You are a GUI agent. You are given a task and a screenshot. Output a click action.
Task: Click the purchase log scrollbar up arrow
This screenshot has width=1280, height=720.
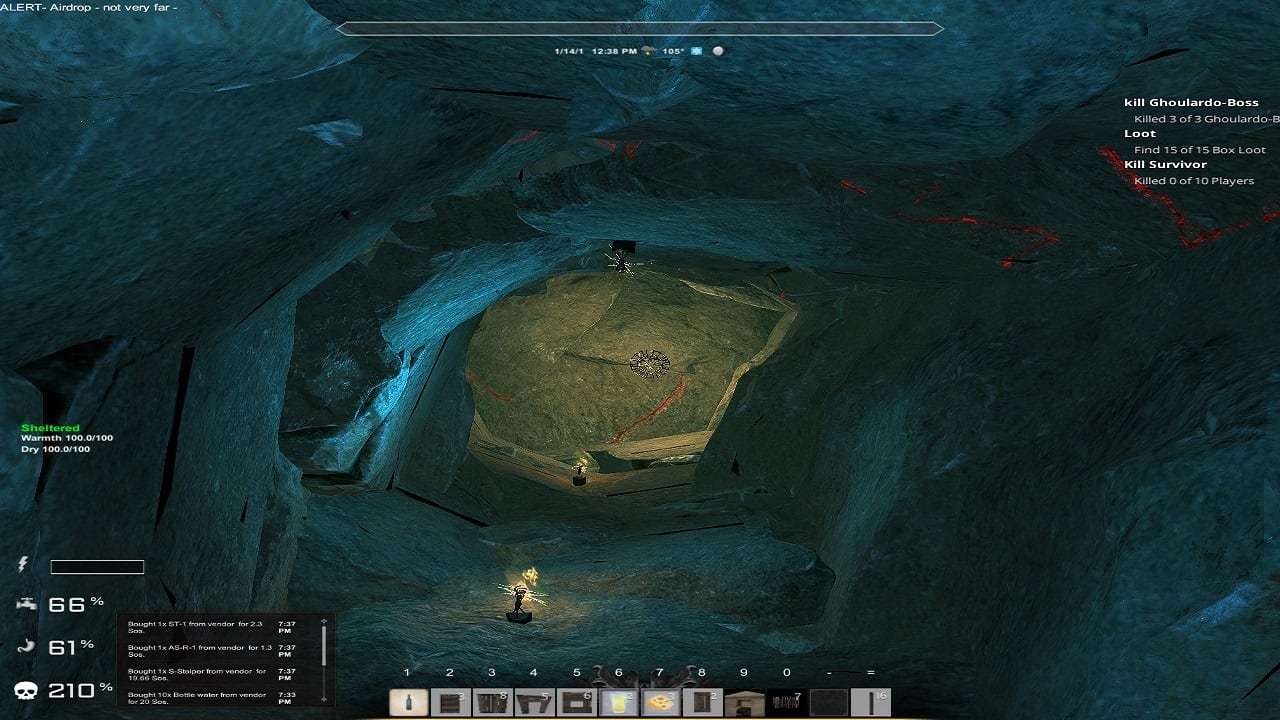point(323,622)
